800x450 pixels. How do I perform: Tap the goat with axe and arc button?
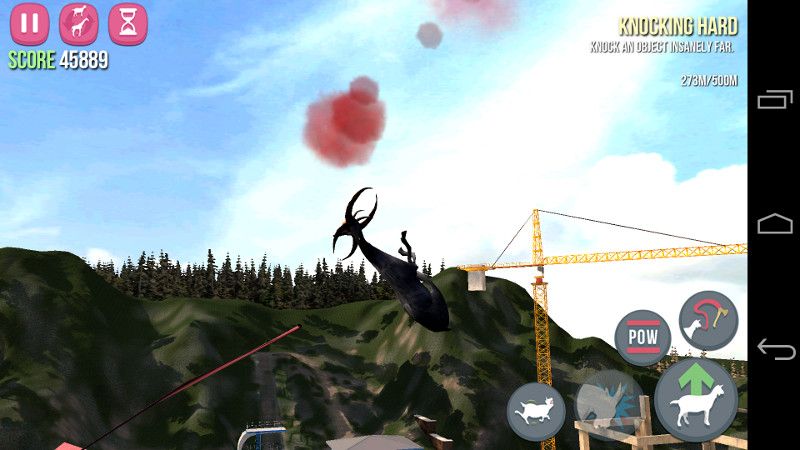click(708, 320)
